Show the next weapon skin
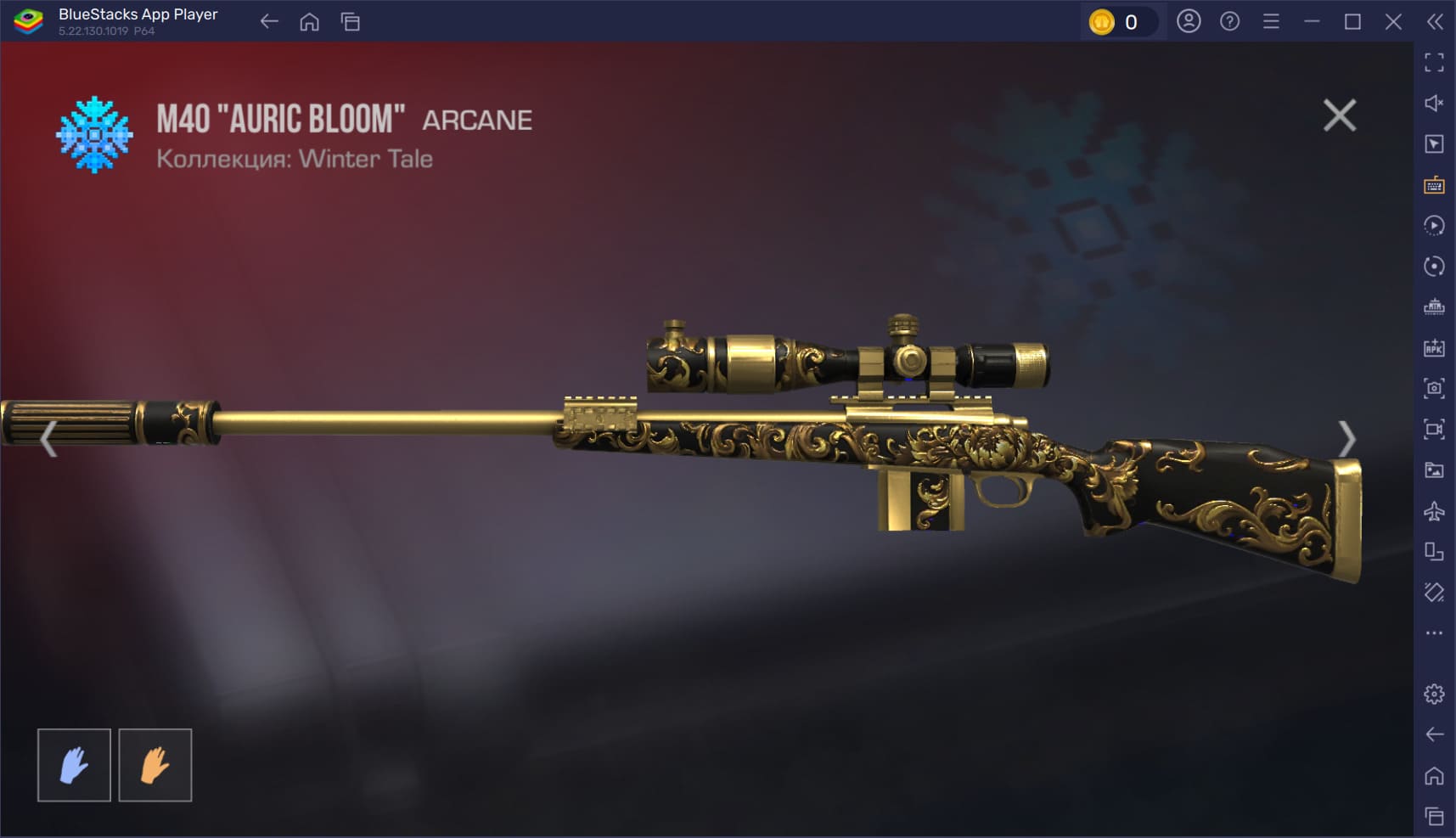The width and height of the screenshot is (1456, 838). point(1346,439)
